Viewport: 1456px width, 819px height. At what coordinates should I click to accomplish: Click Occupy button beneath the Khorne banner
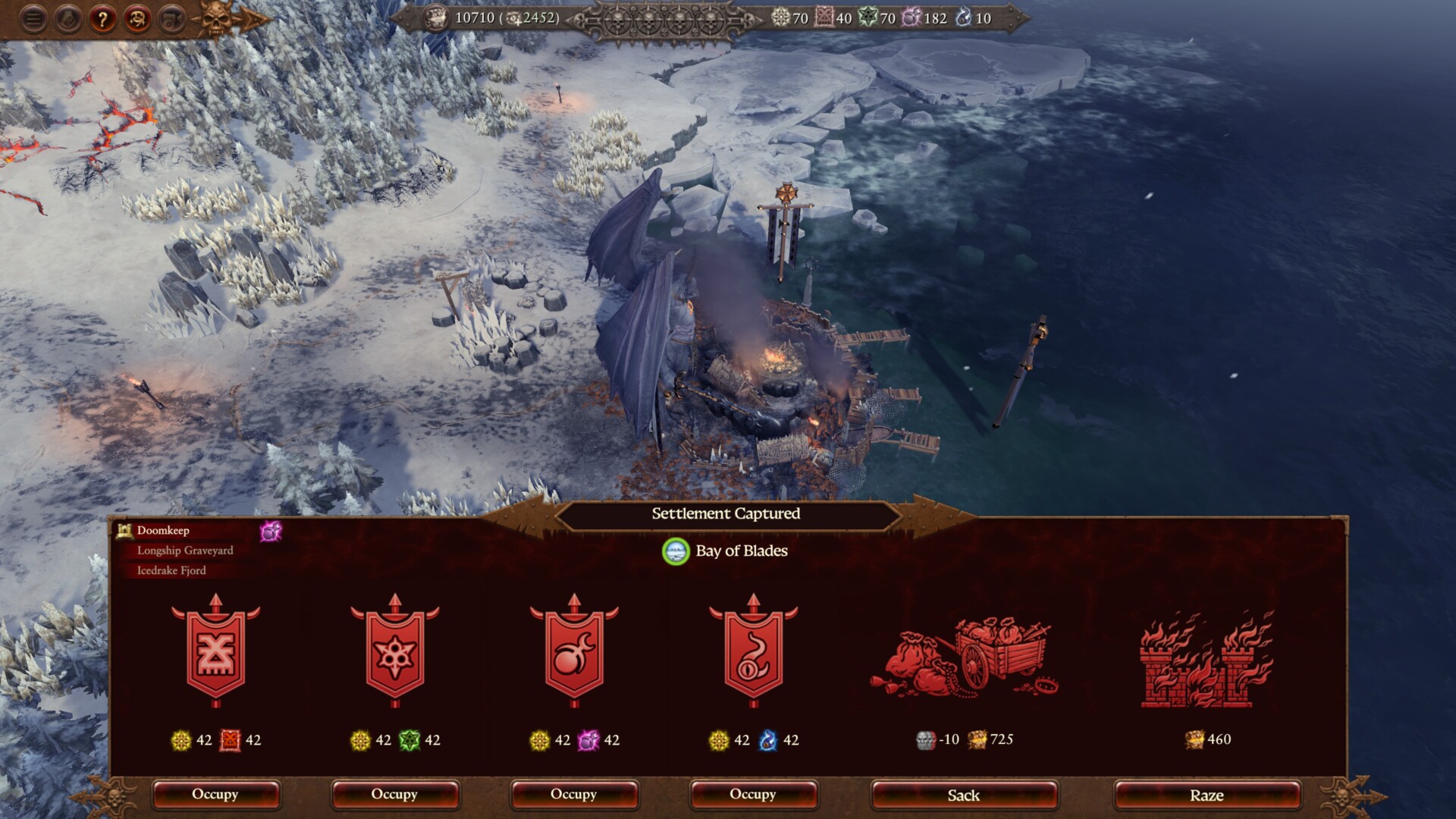[215, 795]
